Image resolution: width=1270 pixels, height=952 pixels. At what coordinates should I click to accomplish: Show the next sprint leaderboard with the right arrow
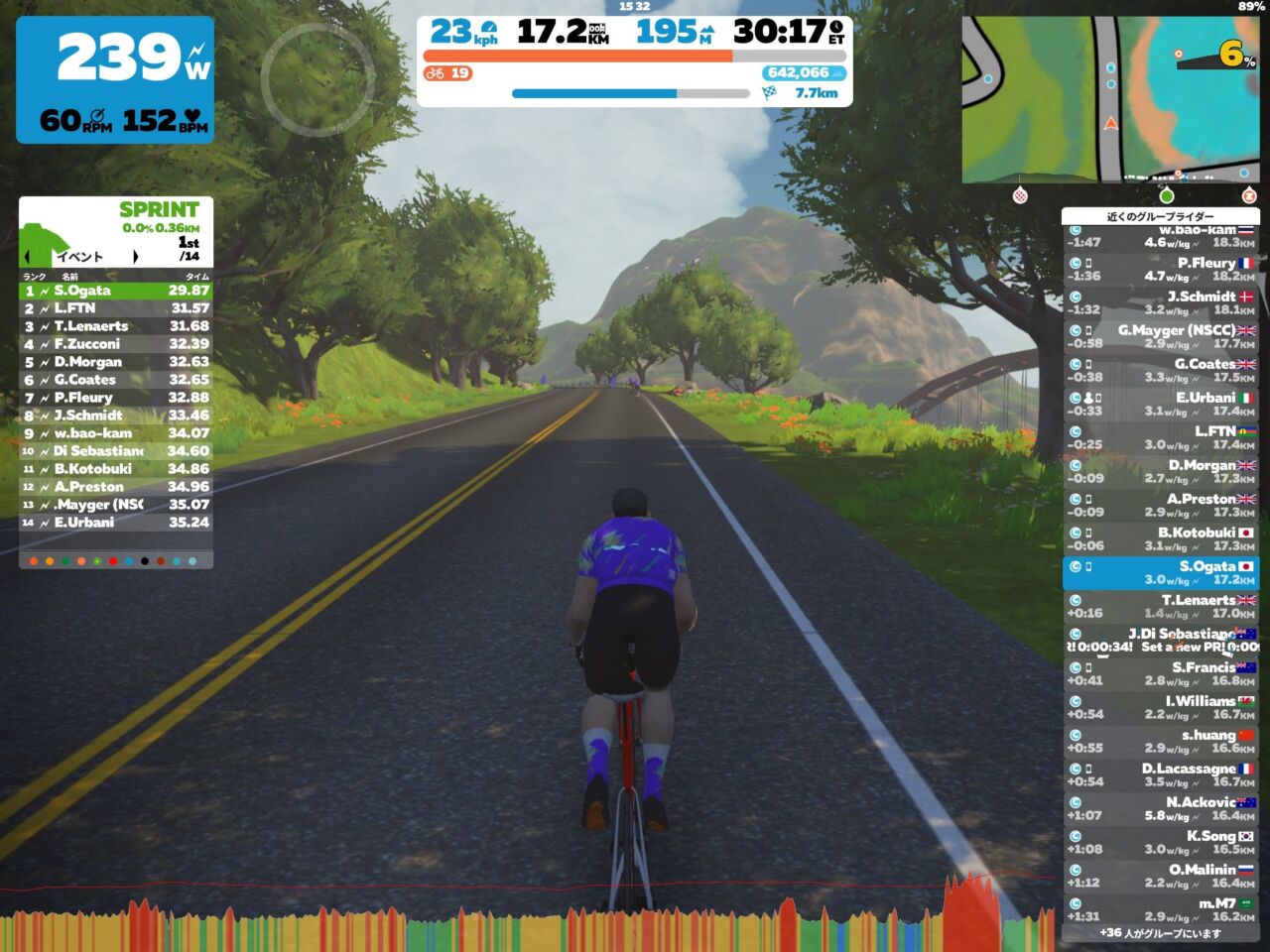click(135, 257)
